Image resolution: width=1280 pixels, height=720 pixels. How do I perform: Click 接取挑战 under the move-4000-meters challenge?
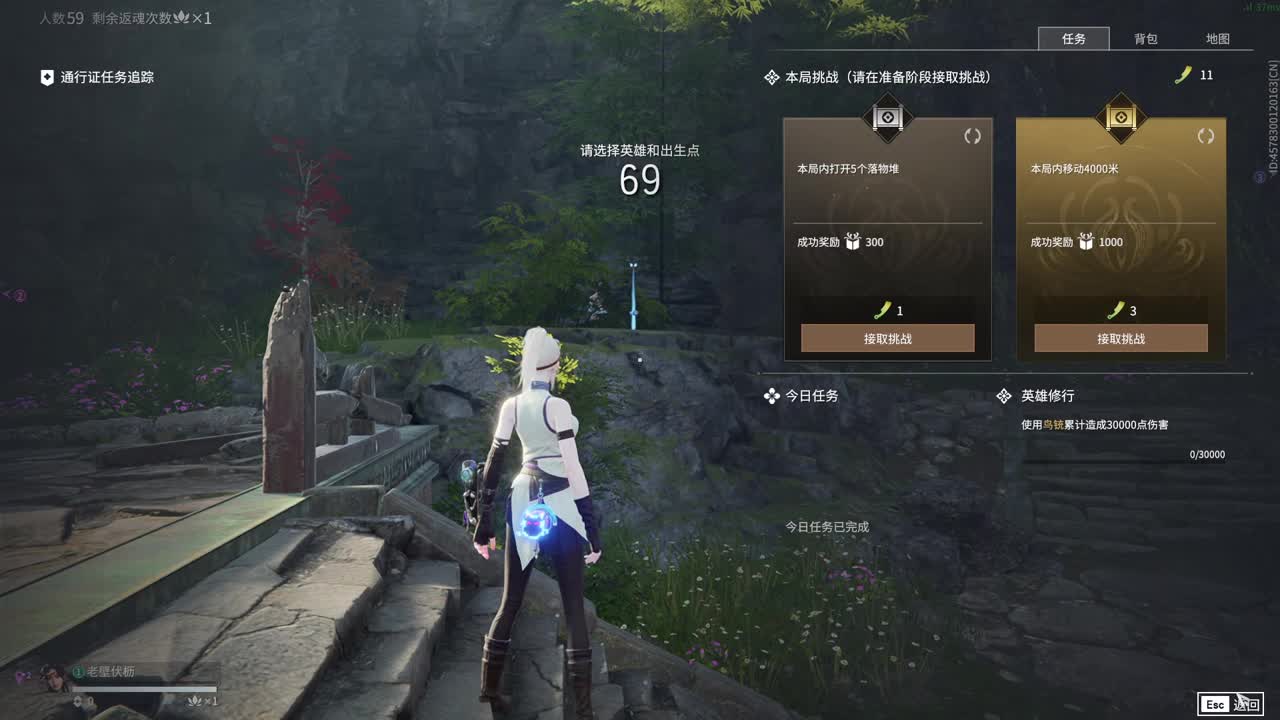coord(1119,338)
